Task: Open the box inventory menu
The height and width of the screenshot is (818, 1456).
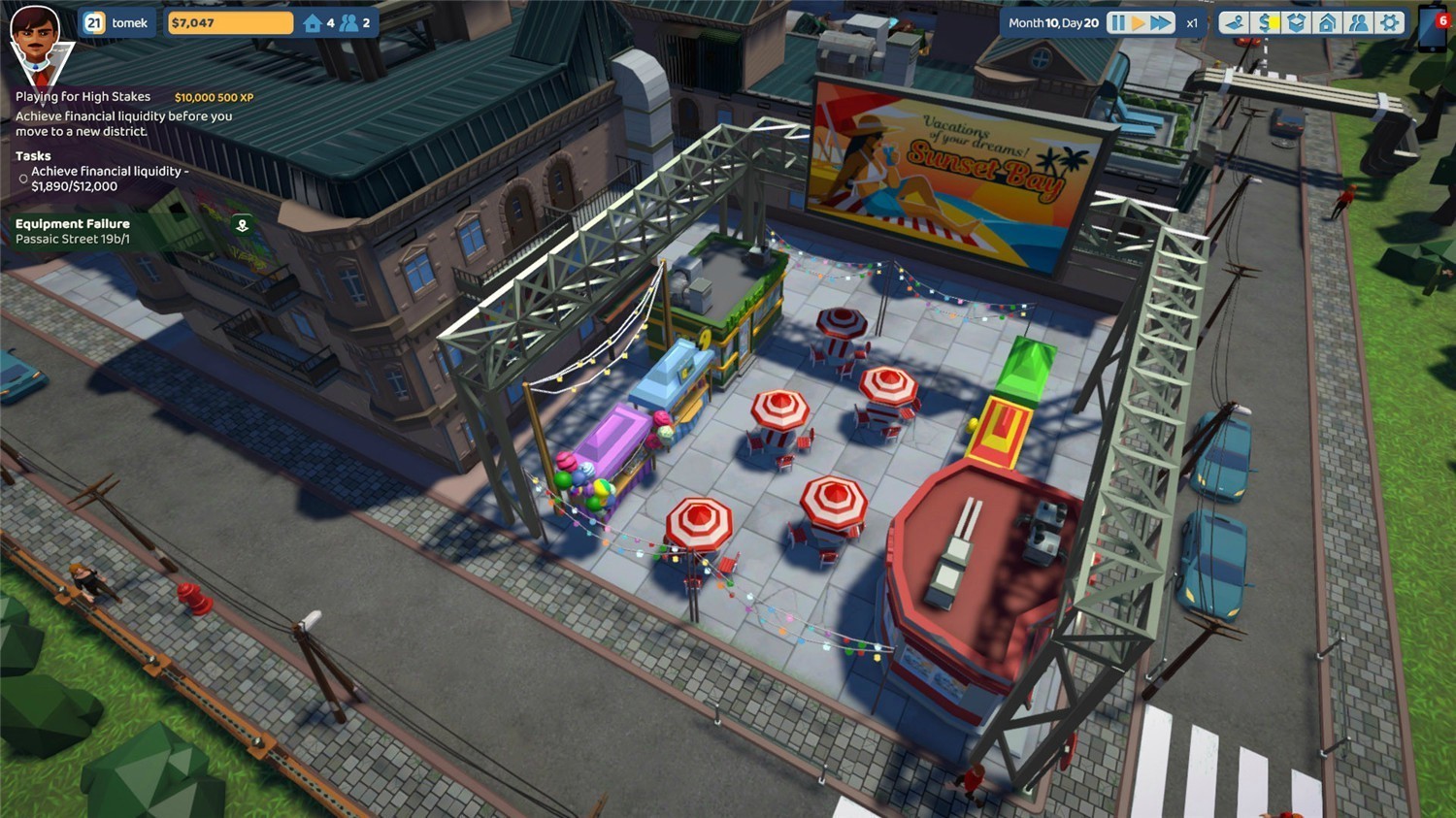Action: pyautogui.click(x=1297, y=22)
